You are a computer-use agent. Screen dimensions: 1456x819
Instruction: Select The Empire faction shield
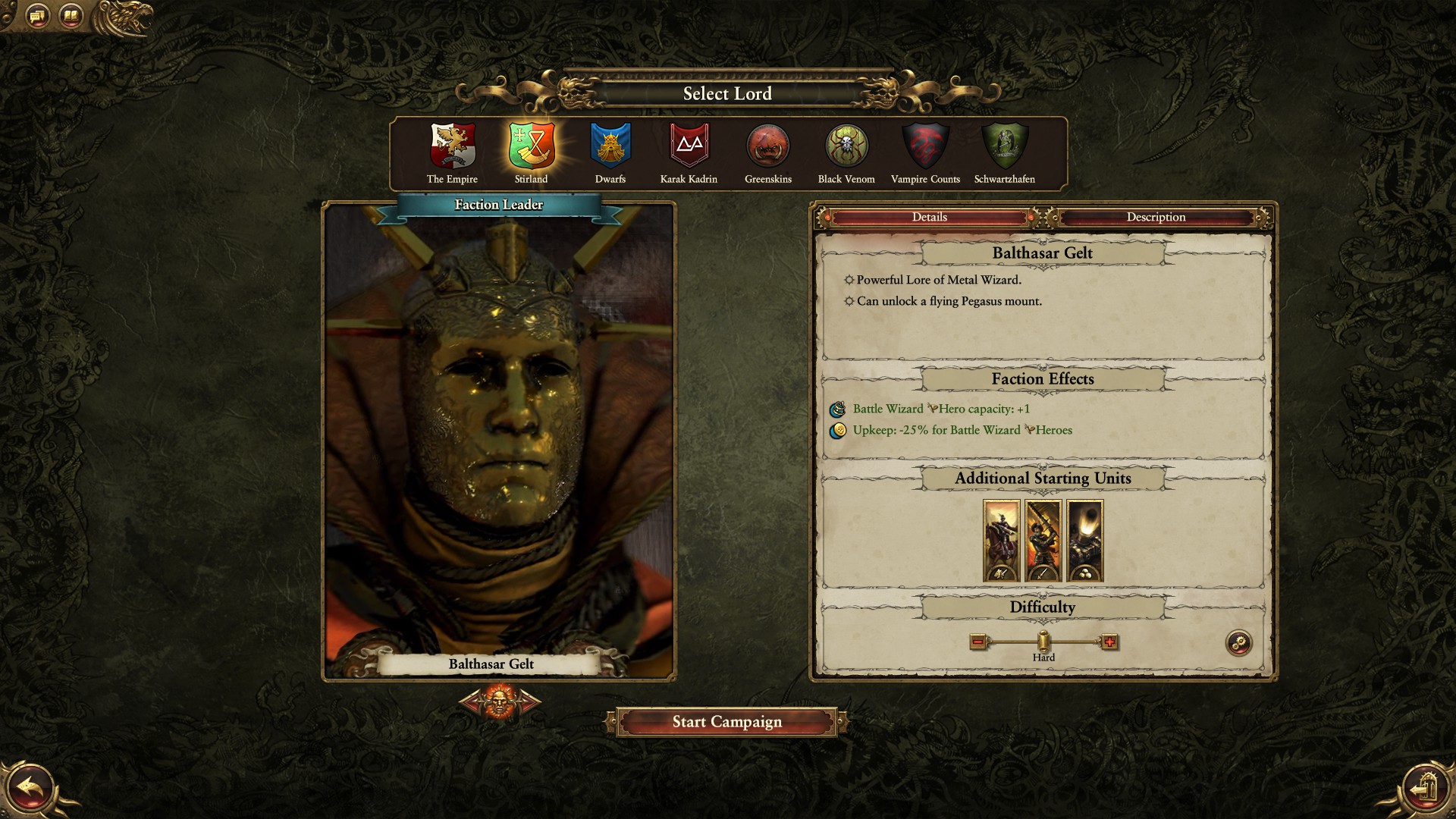click(x=453, y=146)
